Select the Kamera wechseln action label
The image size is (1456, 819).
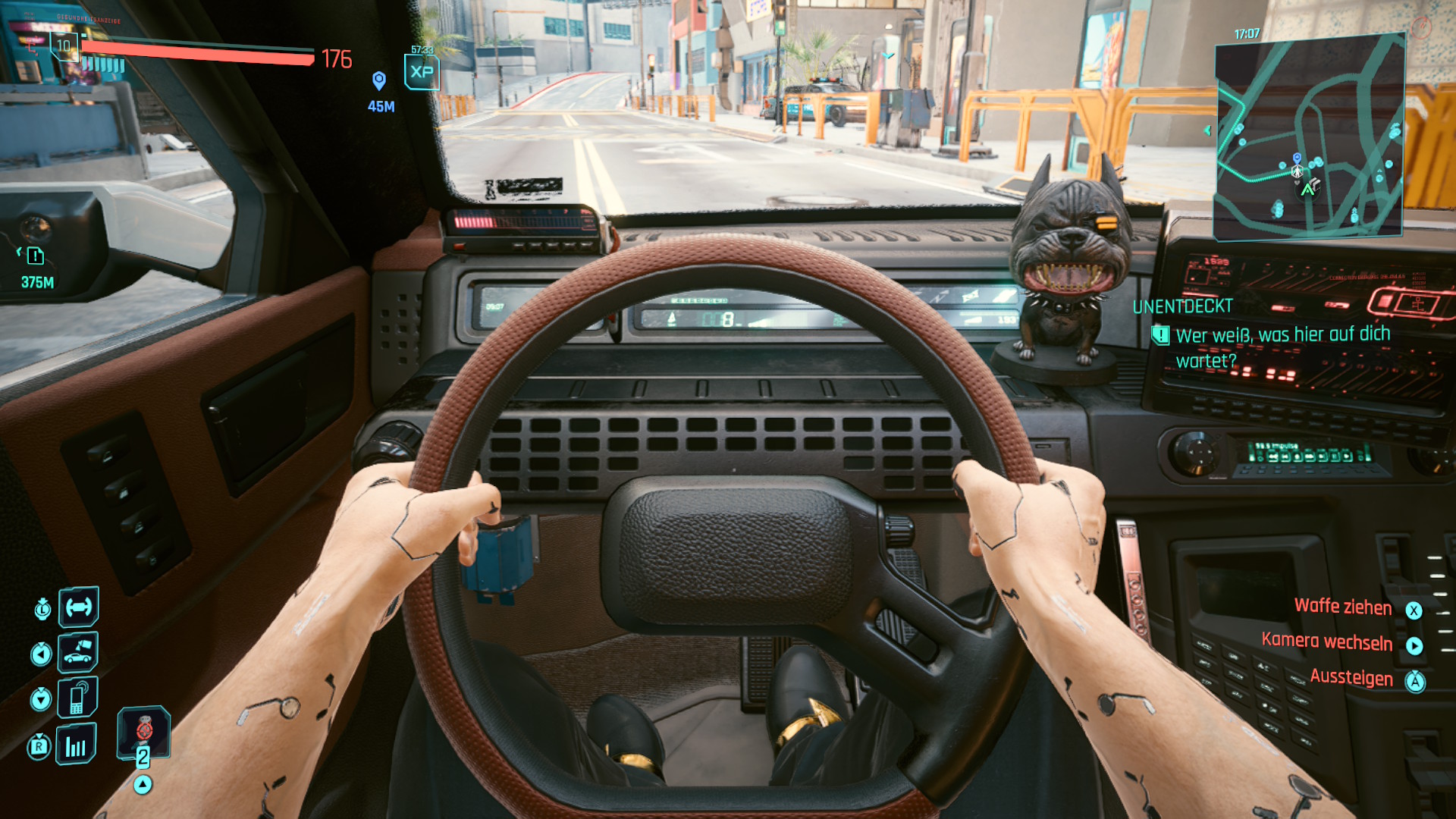click(x=1327, y=642)
